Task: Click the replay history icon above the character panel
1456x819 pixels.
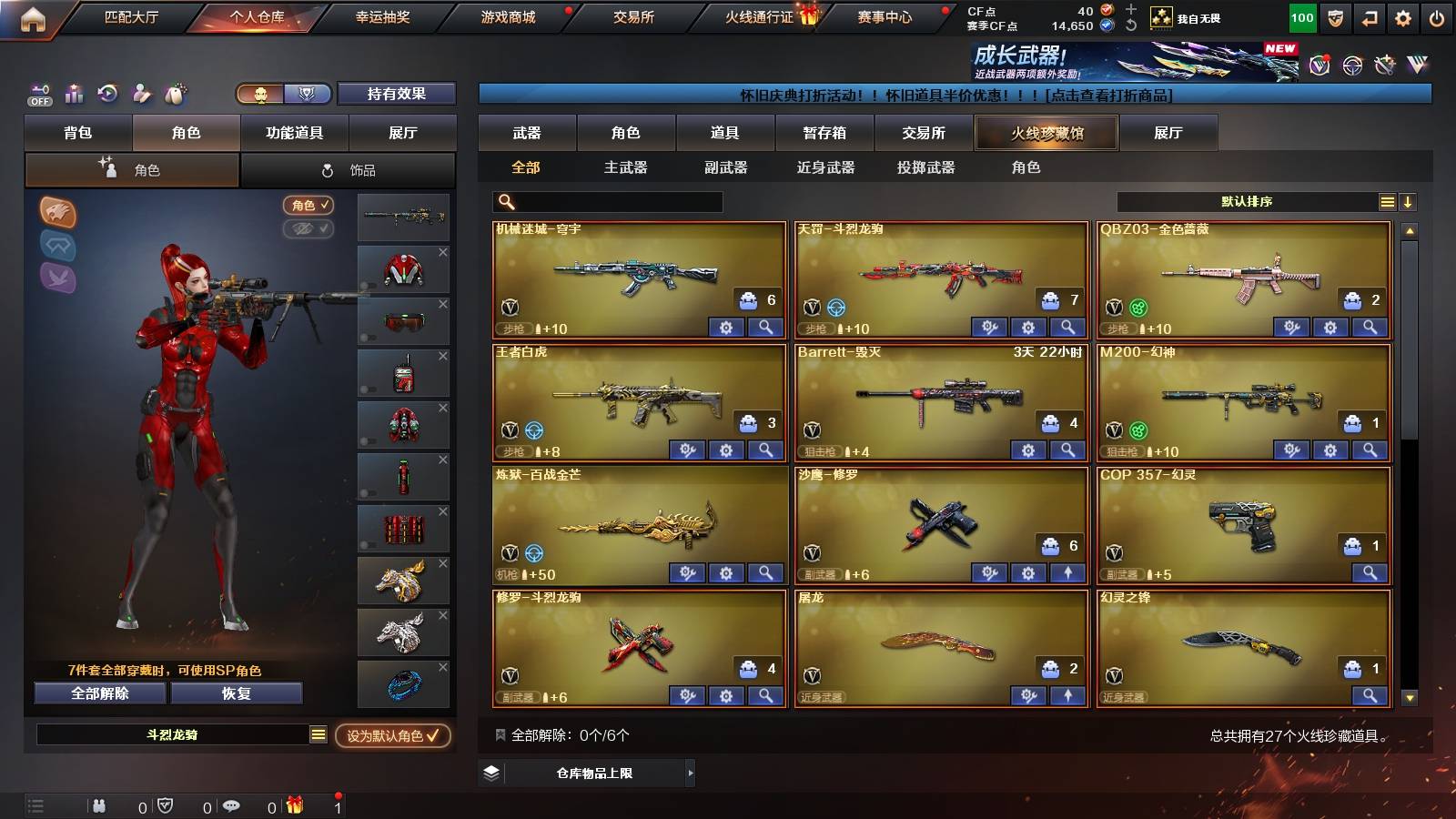Action: coord(106,94)
